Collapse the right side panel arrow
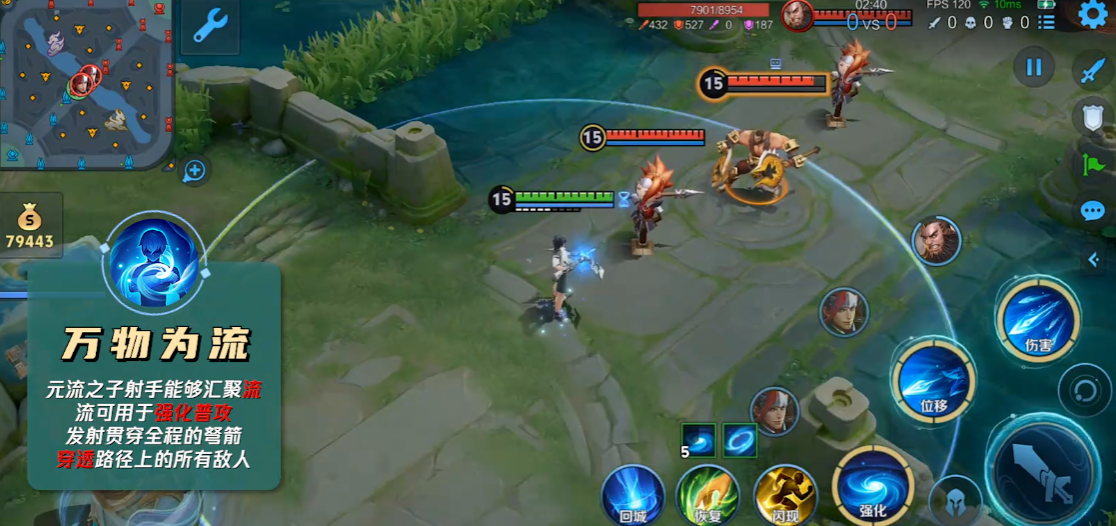The width and height of the screenshot is (1116, 526). 1092,260
